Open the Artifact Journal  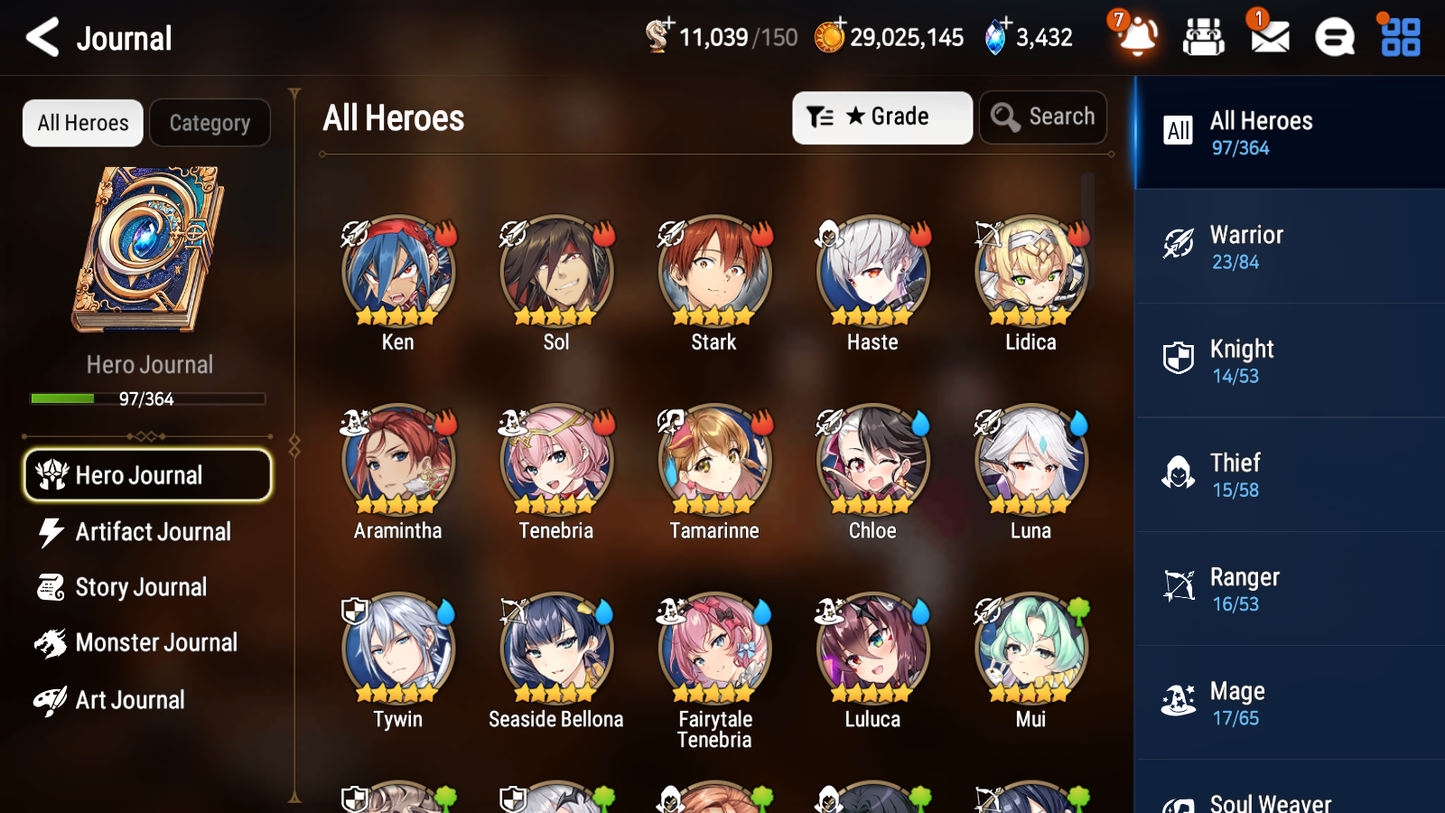point(150,532)
